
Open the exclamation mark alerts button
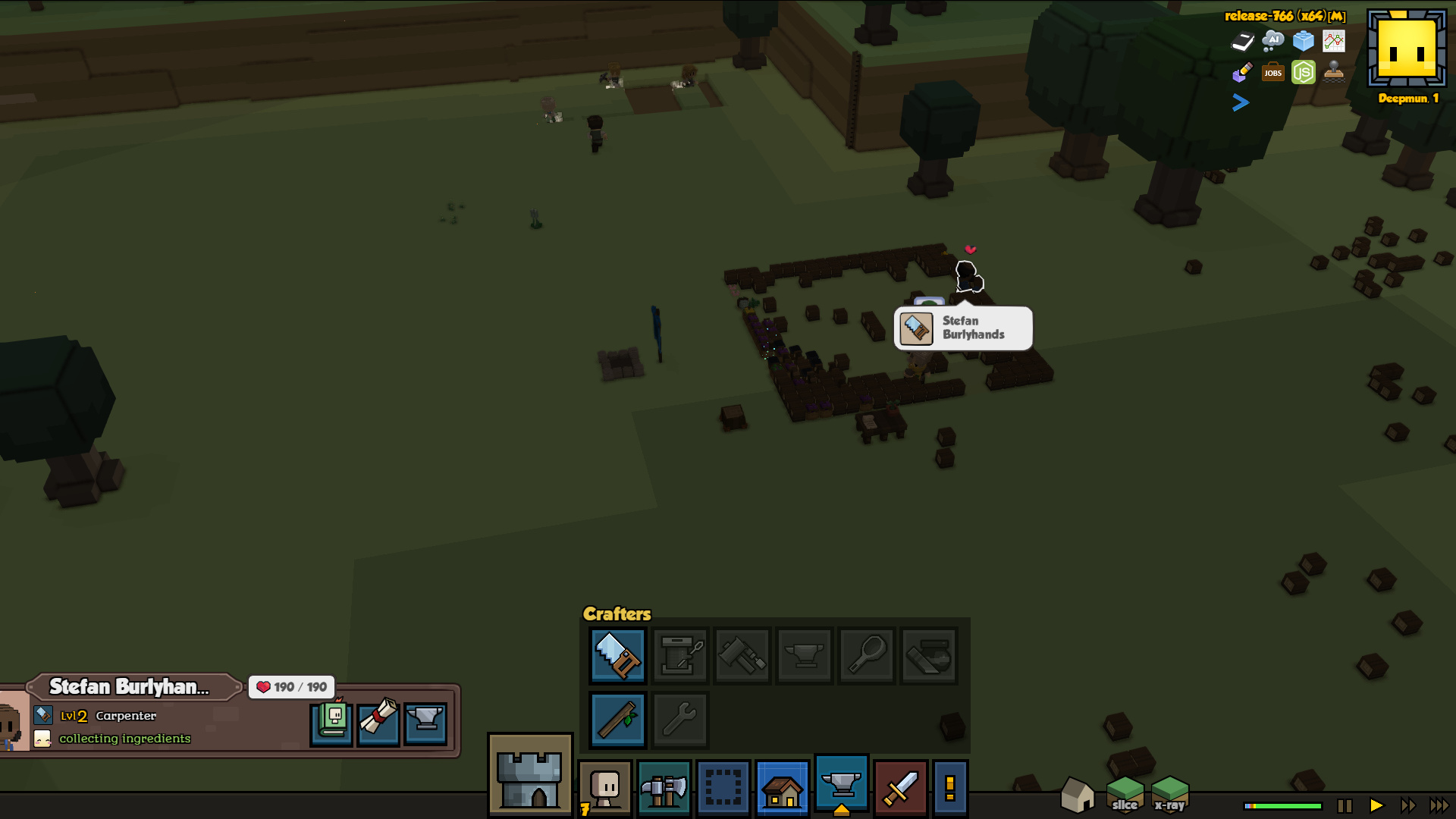pyautogui.click(x=950, y=789)
